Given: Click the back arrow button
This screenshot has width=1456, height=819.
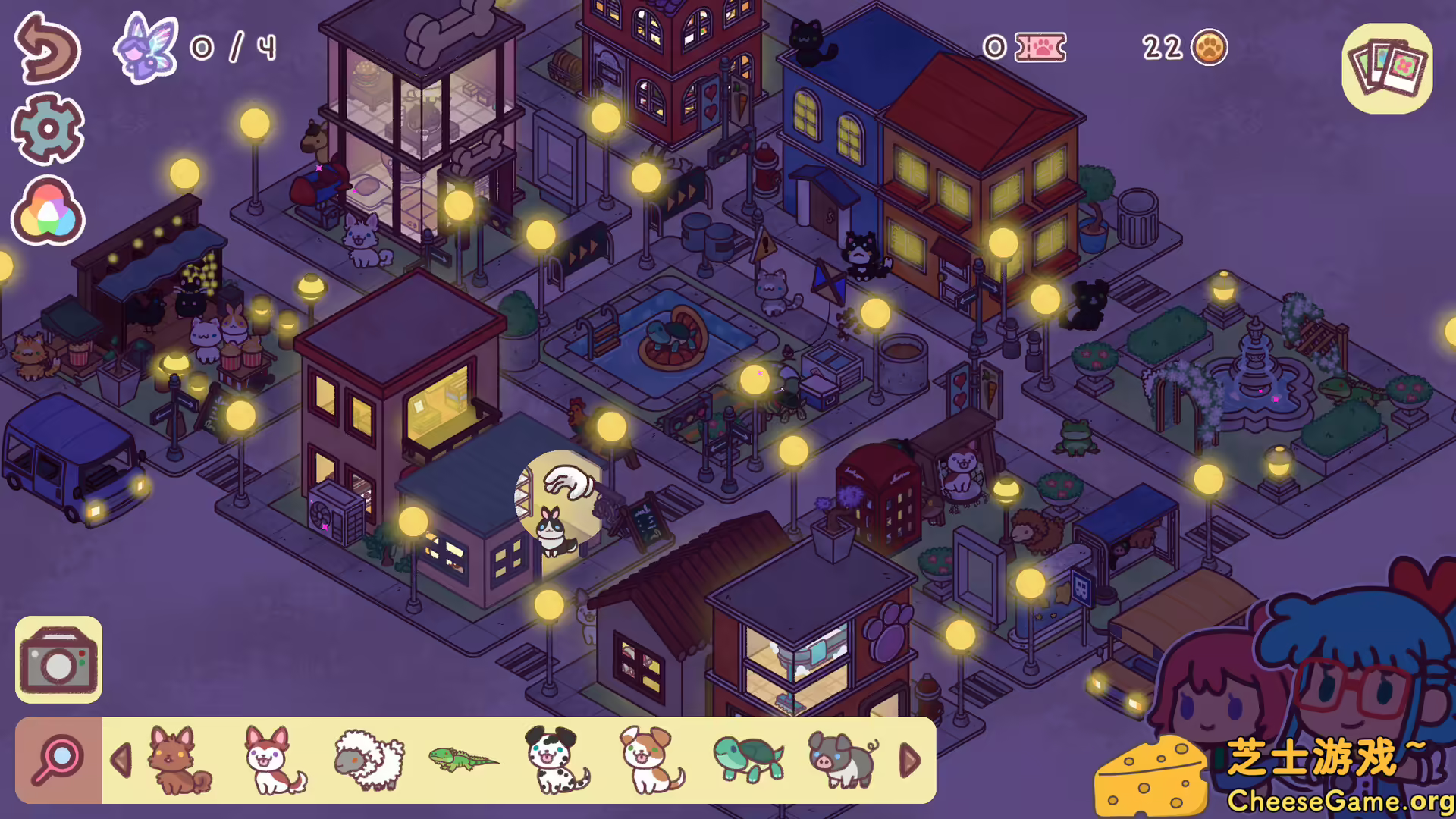Looking at the screenshot, I should [47, 47].
